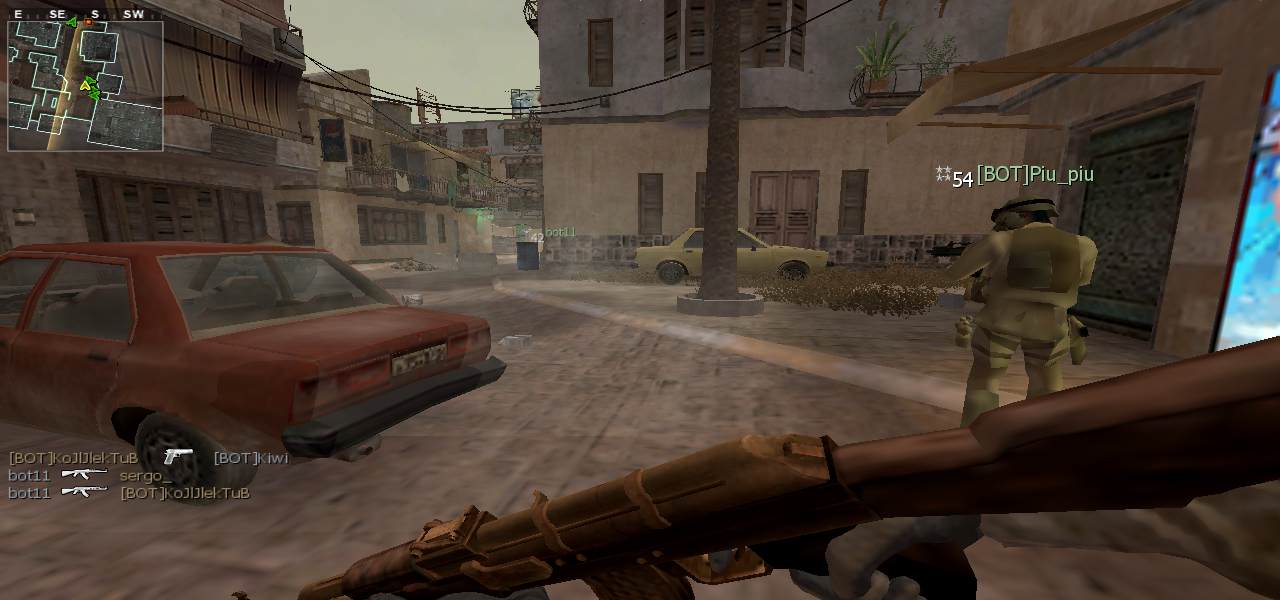Image resolution: width=1280 pixels, height=600 pixels.
Task: Select the compass heading strip above the minimap
Action: [80, 15]
